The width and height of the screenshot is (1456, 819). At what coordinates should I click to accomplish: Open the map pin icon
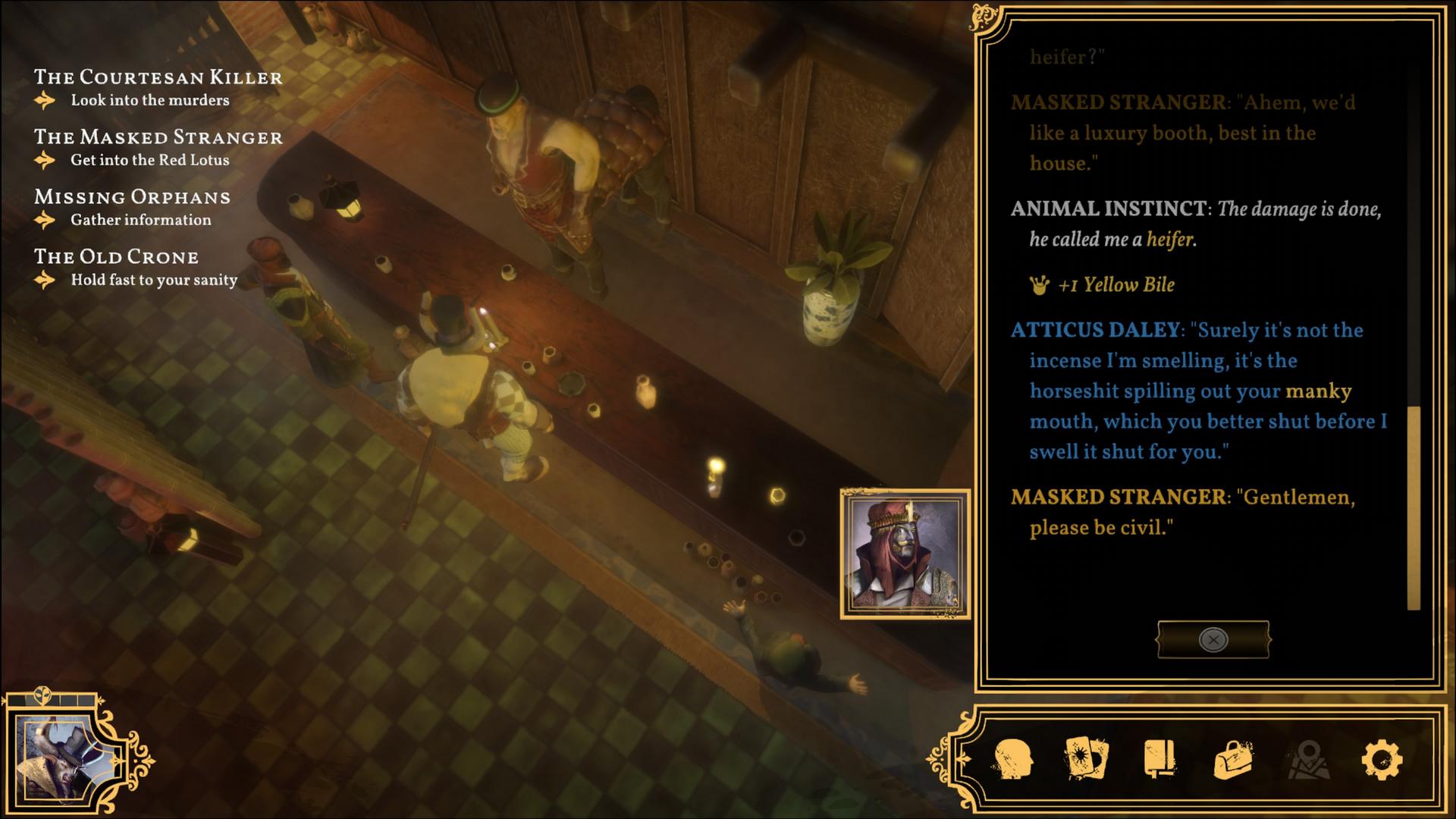pos(1307,758)
